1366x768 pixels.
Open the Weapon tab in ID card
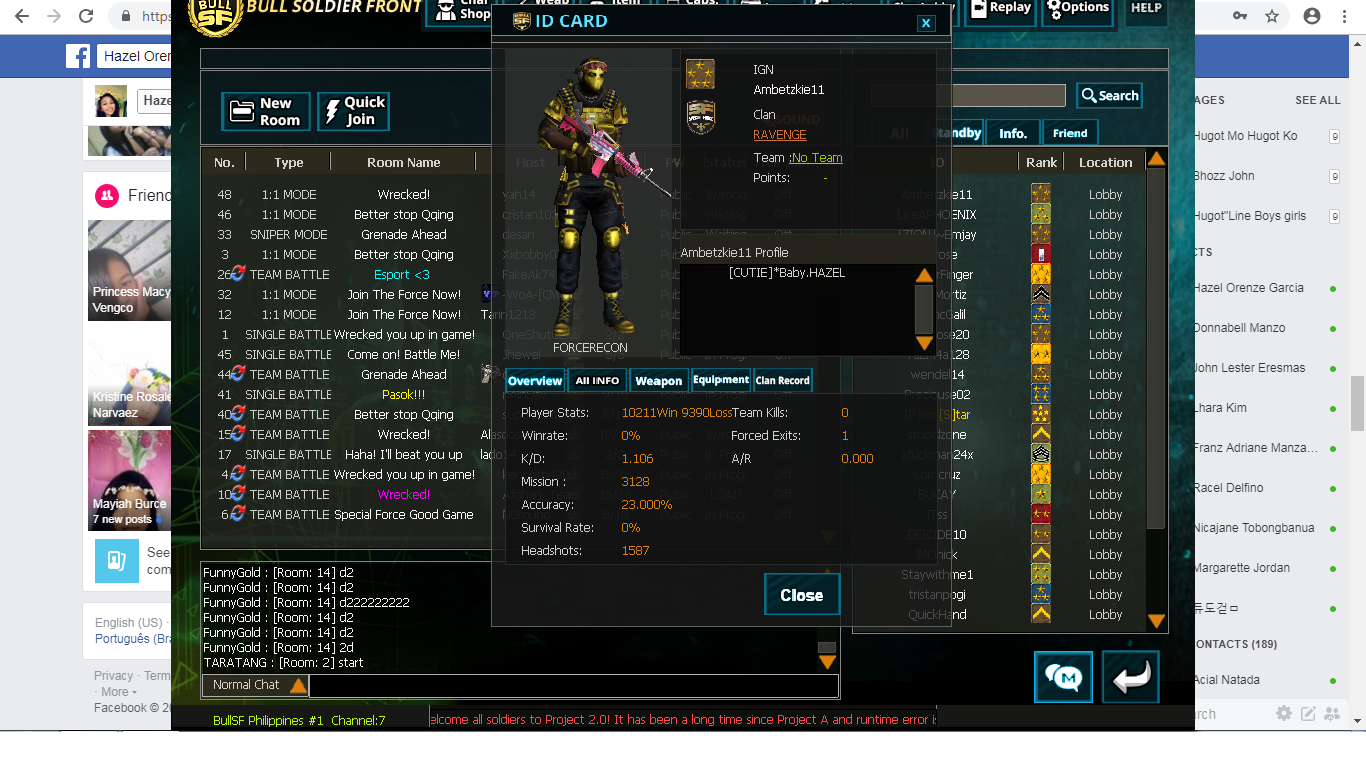pos(658,381)
